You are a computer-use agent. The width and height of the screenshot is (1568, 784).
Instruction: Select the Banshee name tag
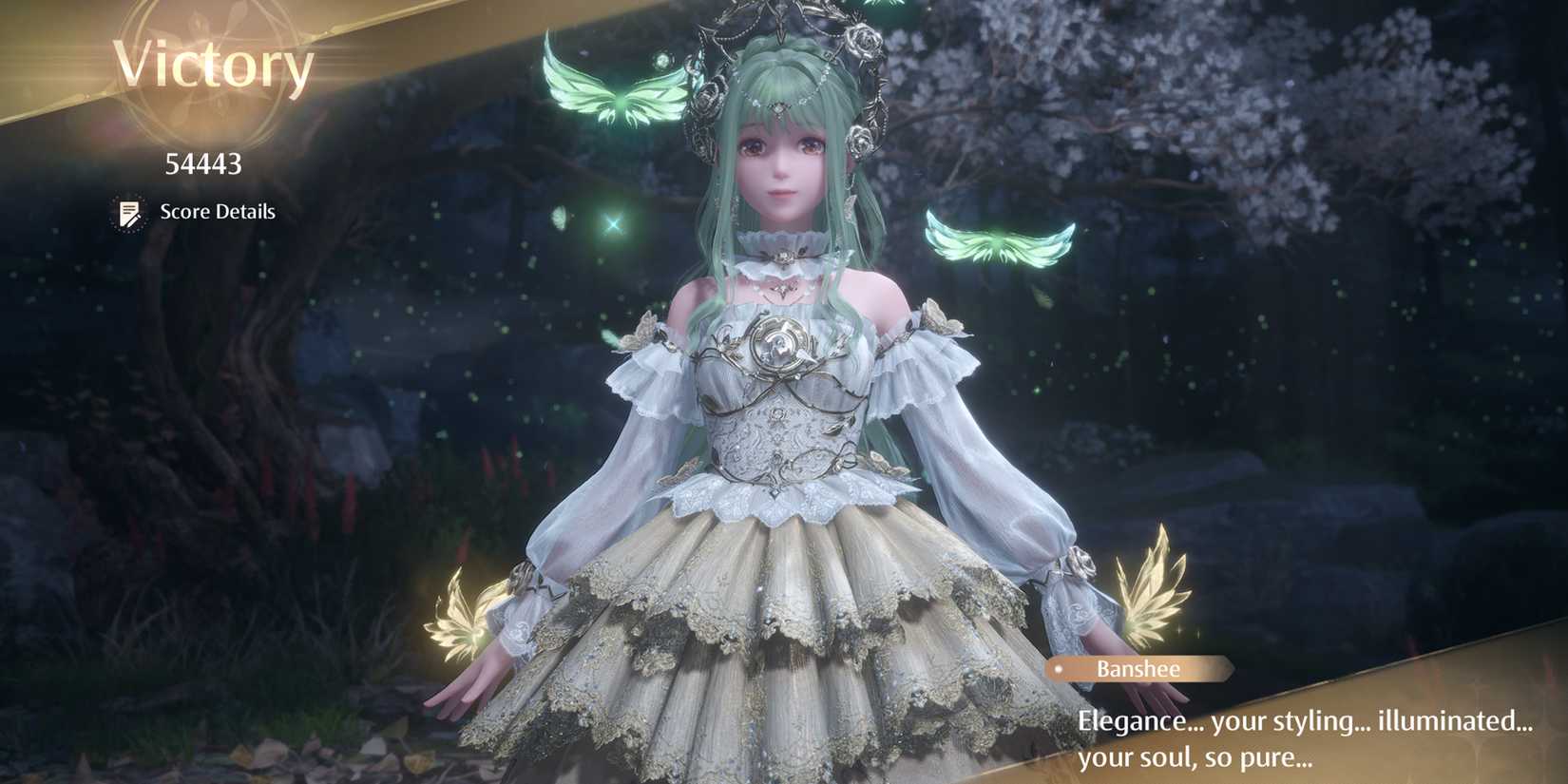point(1138,669)
